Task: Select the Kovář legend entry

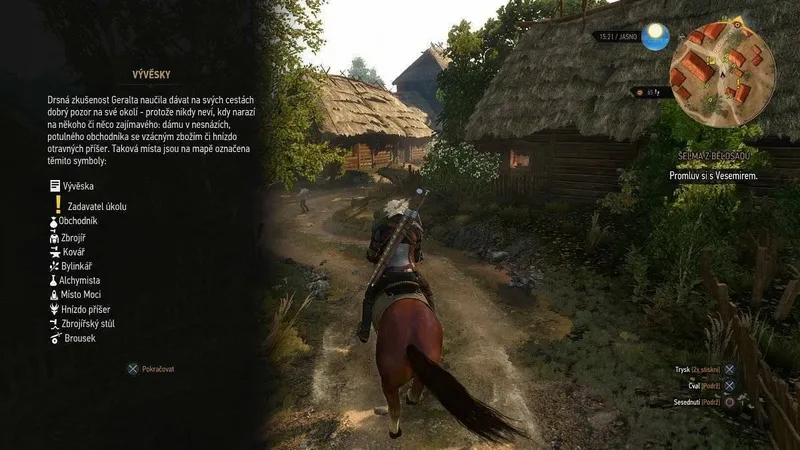Action: click(72, 252)
